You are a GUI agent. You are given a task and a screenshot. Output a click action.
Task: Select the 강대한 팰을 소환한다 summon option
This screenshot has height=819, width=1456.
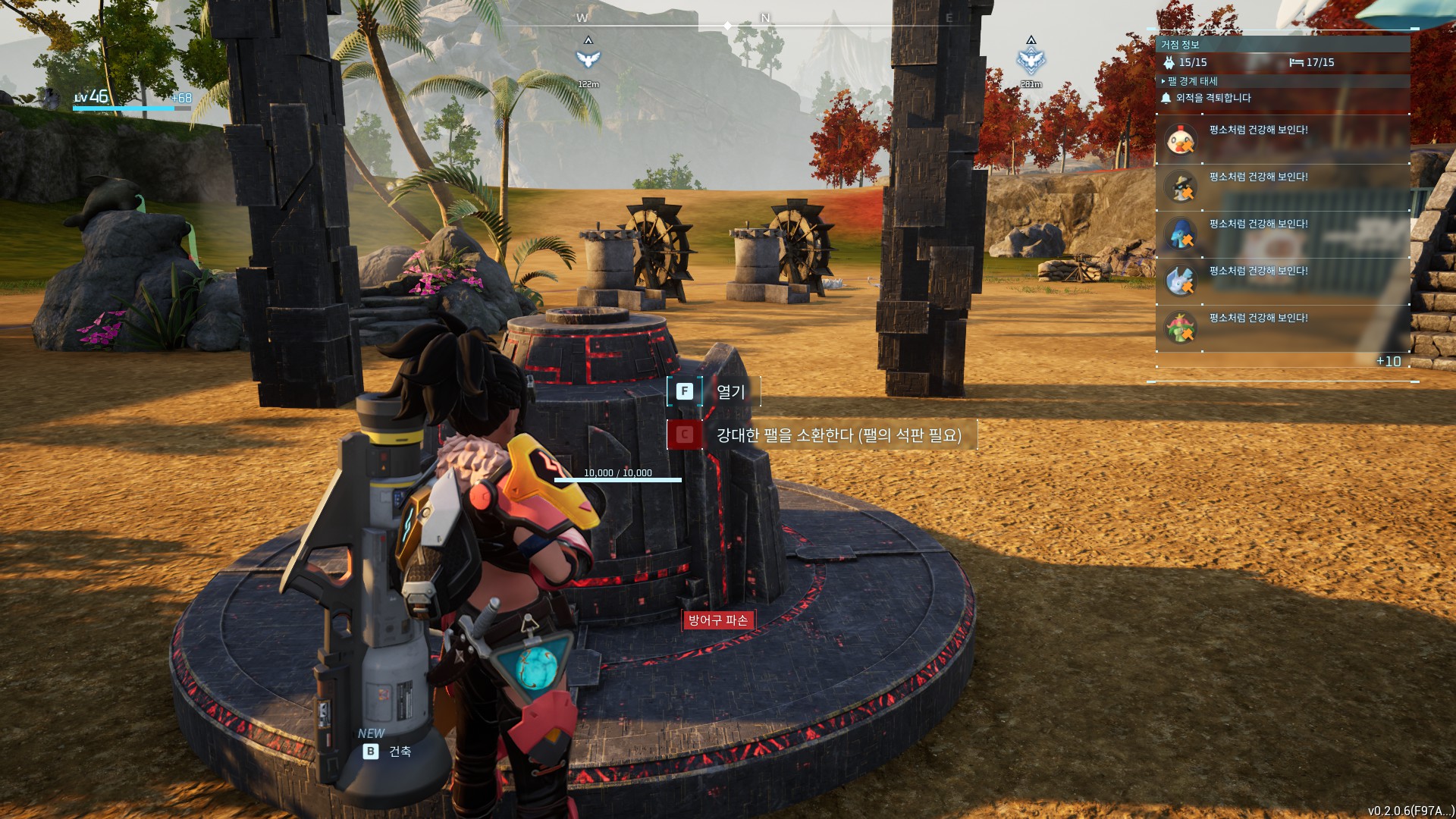click(x=821, y=435)
